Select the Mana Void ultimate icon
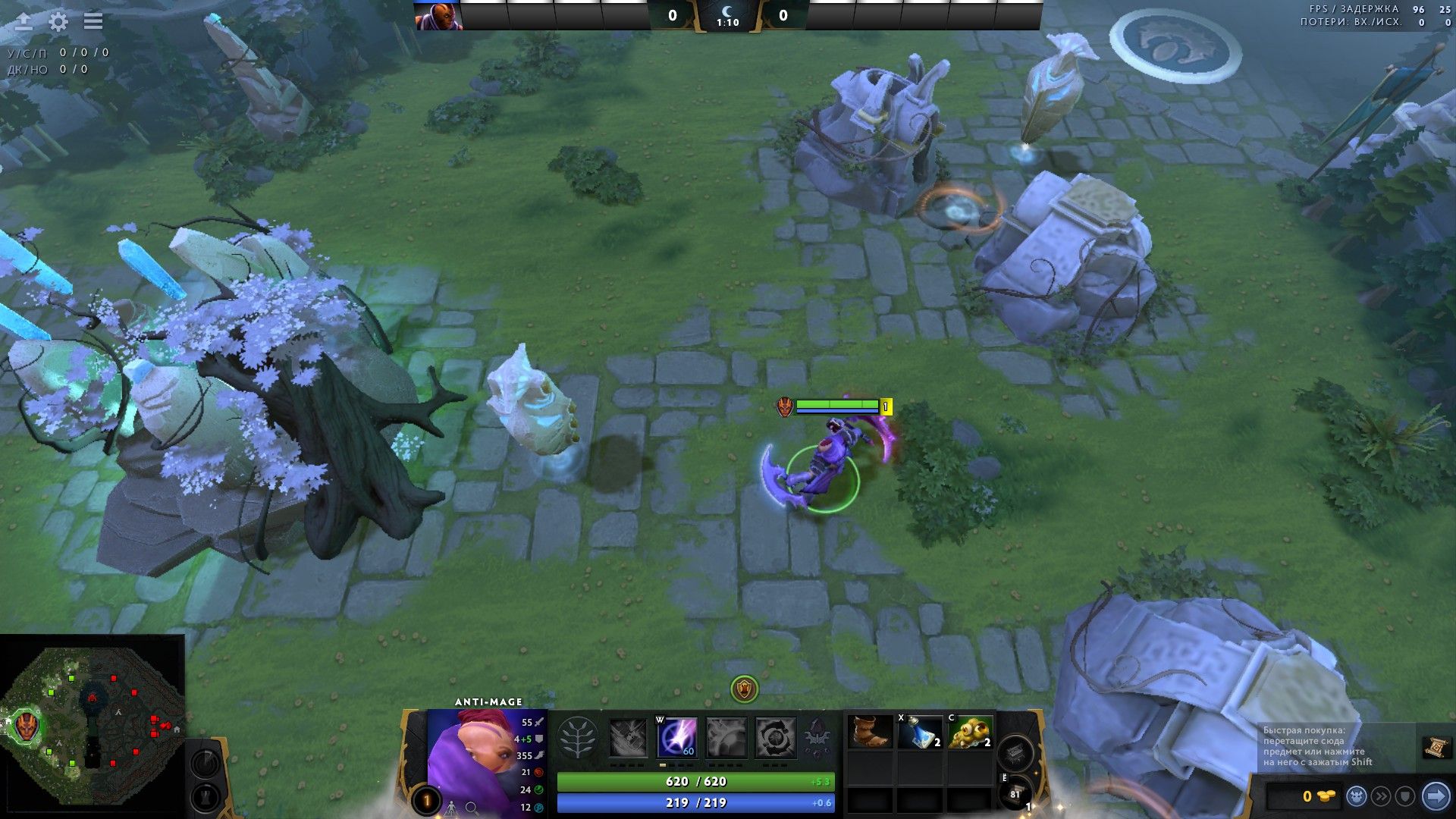 tap(776, 738)
